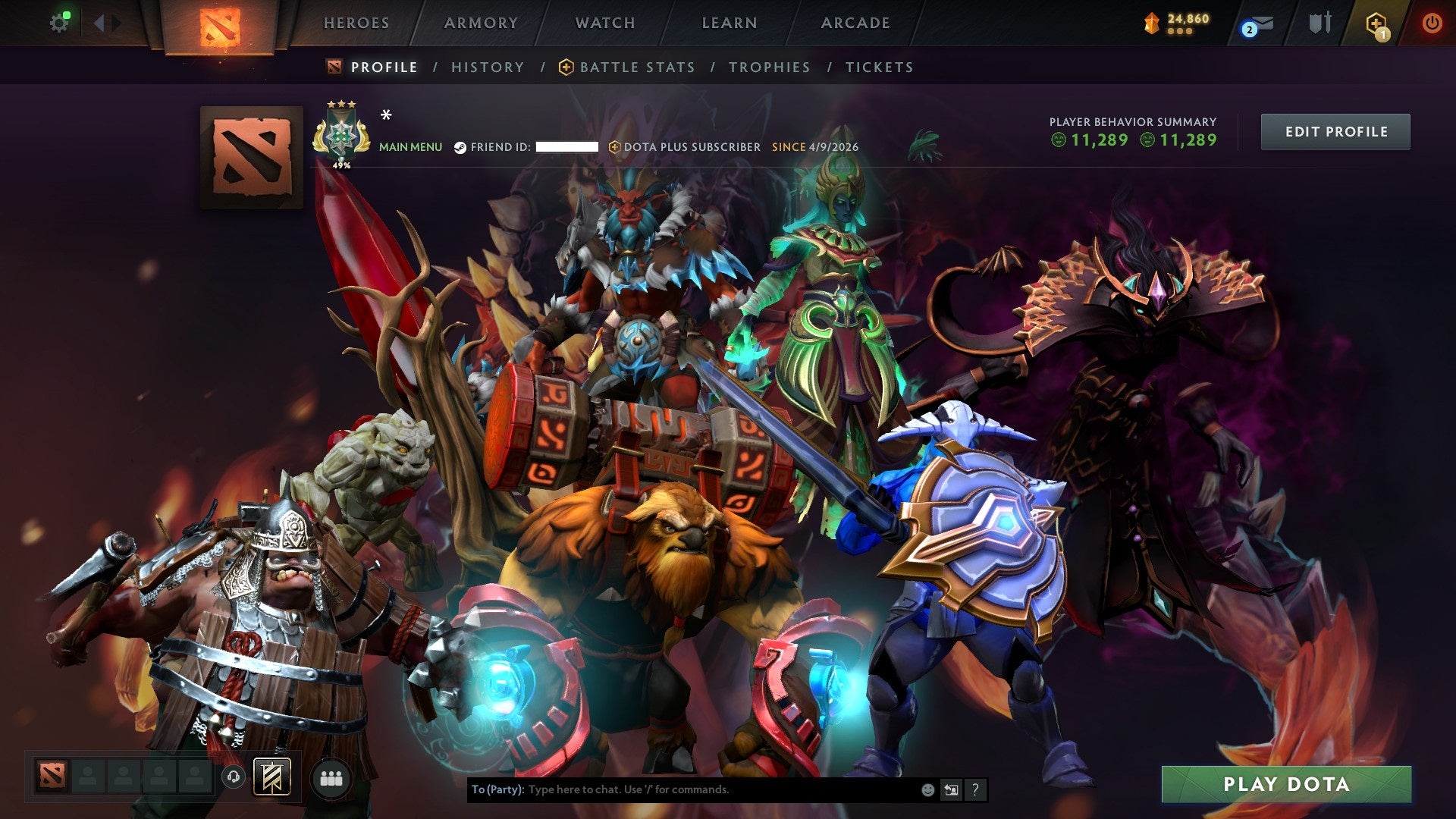Open the TROPHIES tab
Screen dimensions: 1456x819
(769, 67)
